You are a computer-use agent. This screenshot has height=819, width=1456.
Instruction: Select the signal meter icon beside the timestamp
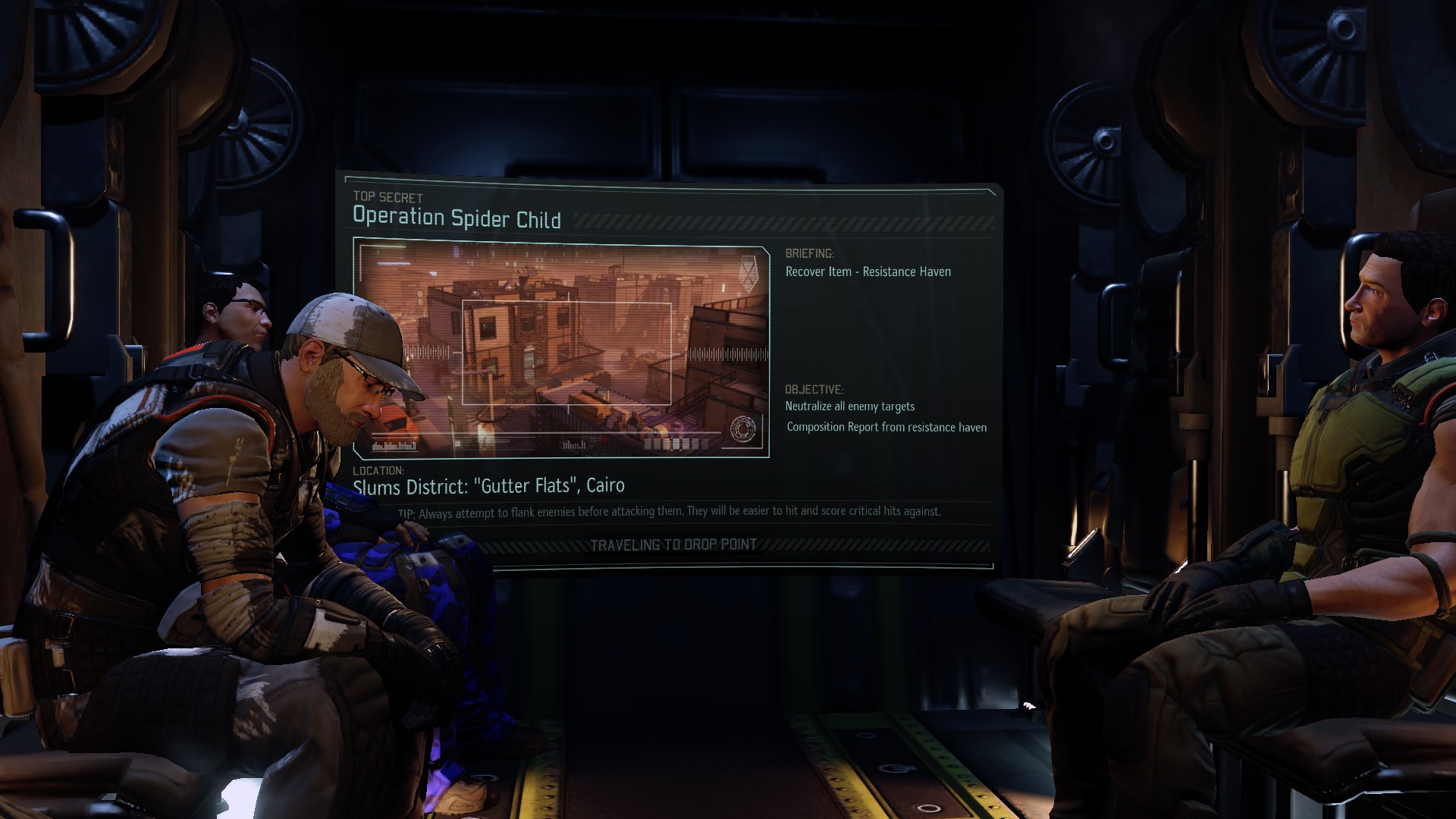(574, 444)
